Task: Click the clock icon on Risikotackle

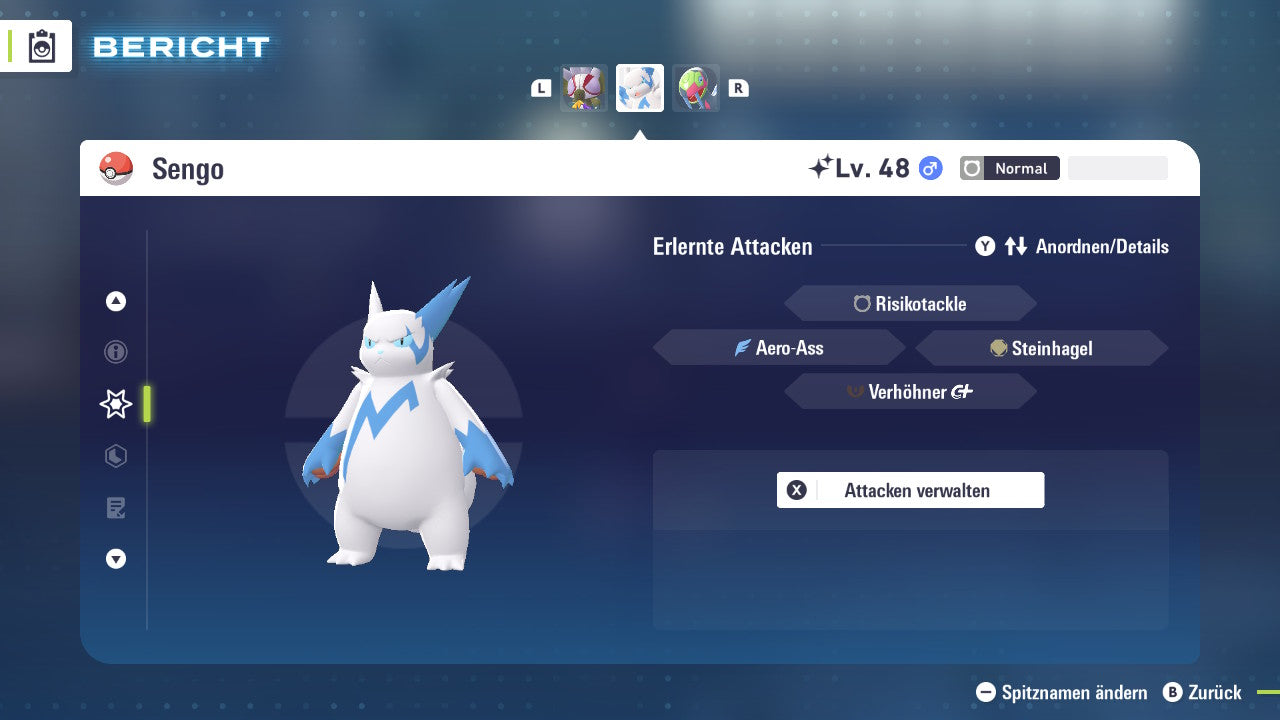Action: 862,303
